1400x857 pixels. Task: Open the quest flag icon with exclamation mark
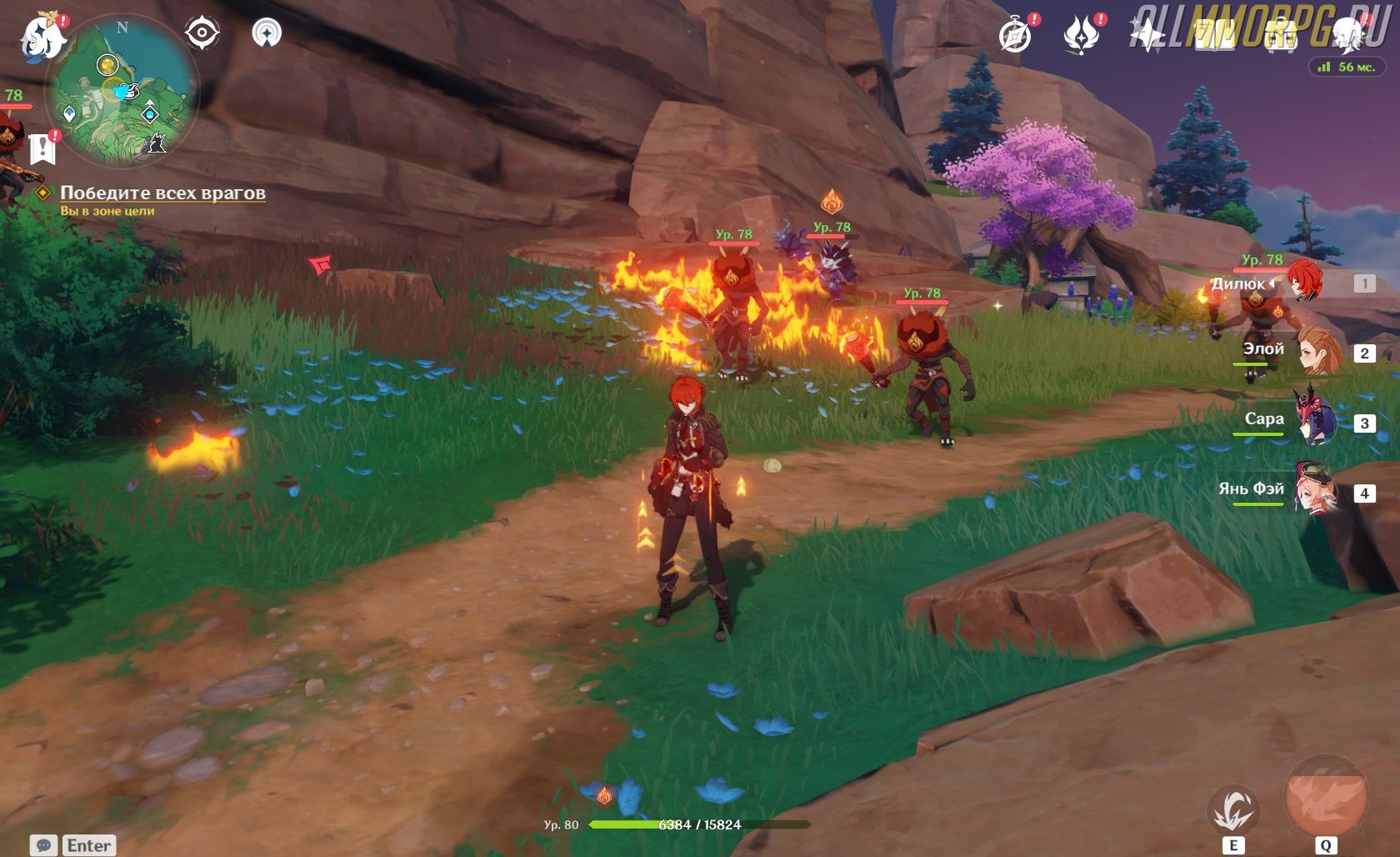(42, 148)
